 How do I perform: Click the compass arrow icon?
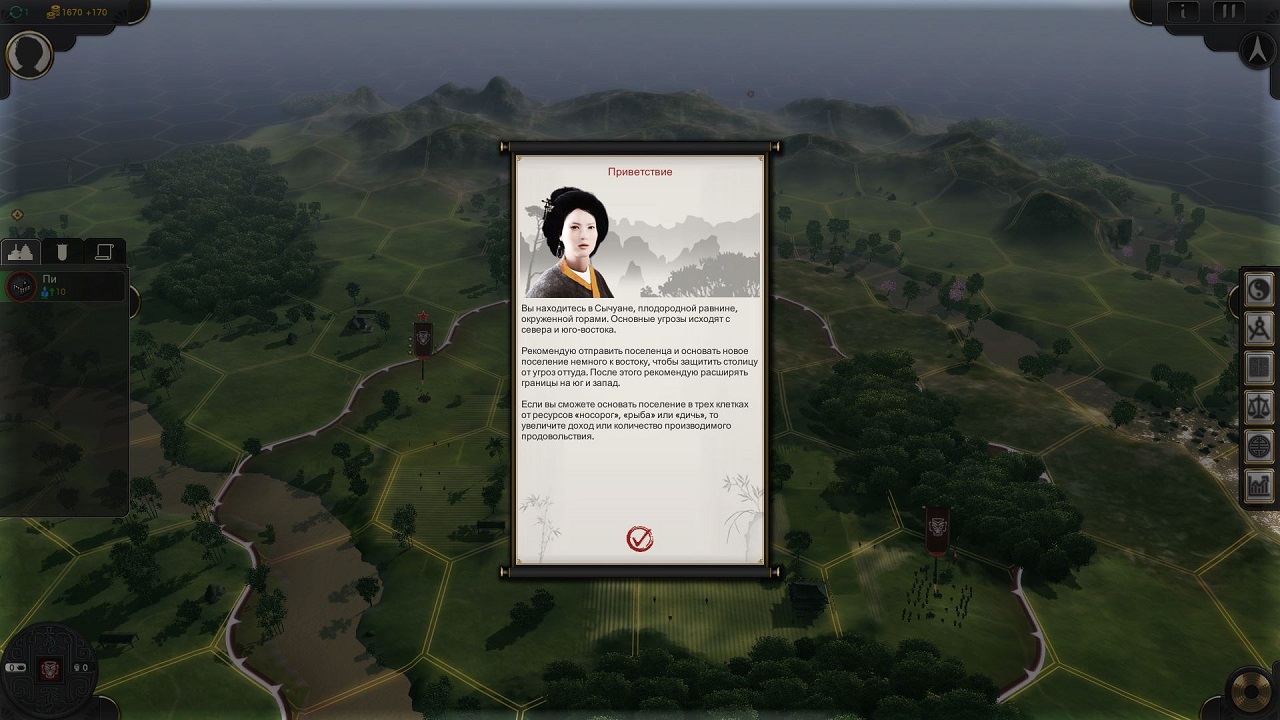pyautogui.click(x=1256, y=50)
